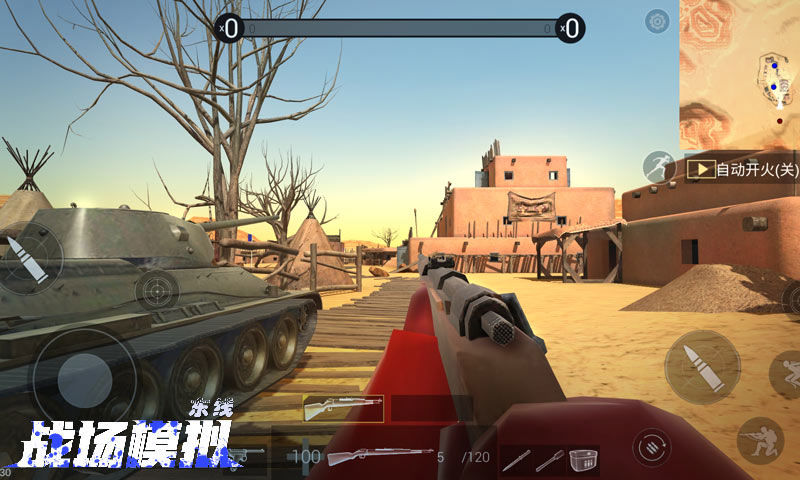Tap the crouching soldier stance button
Image resolution: width=800 pixels, height=480 pixels.
[759, 440]
